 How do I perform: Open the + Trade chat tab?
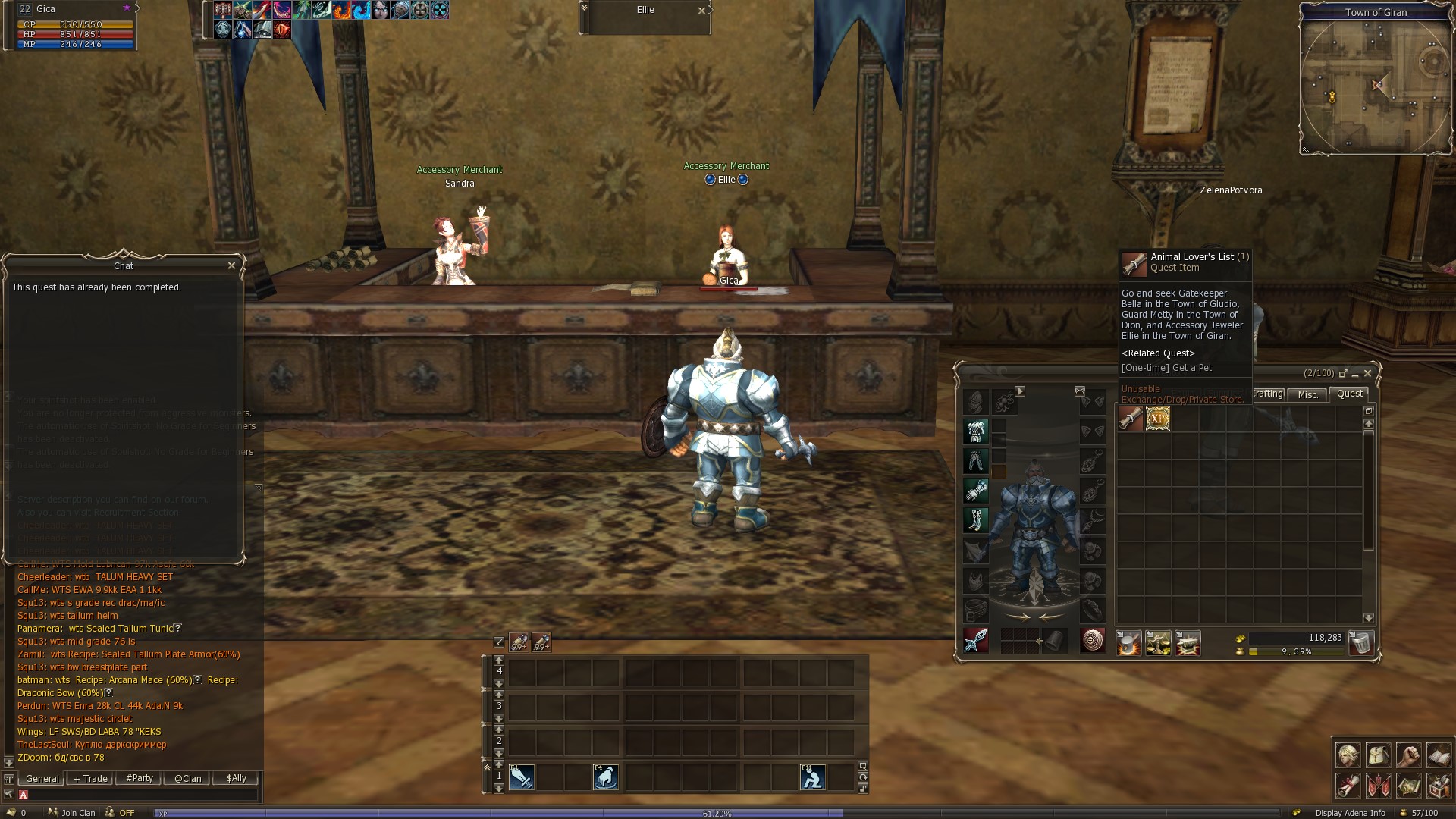(90, 778)
